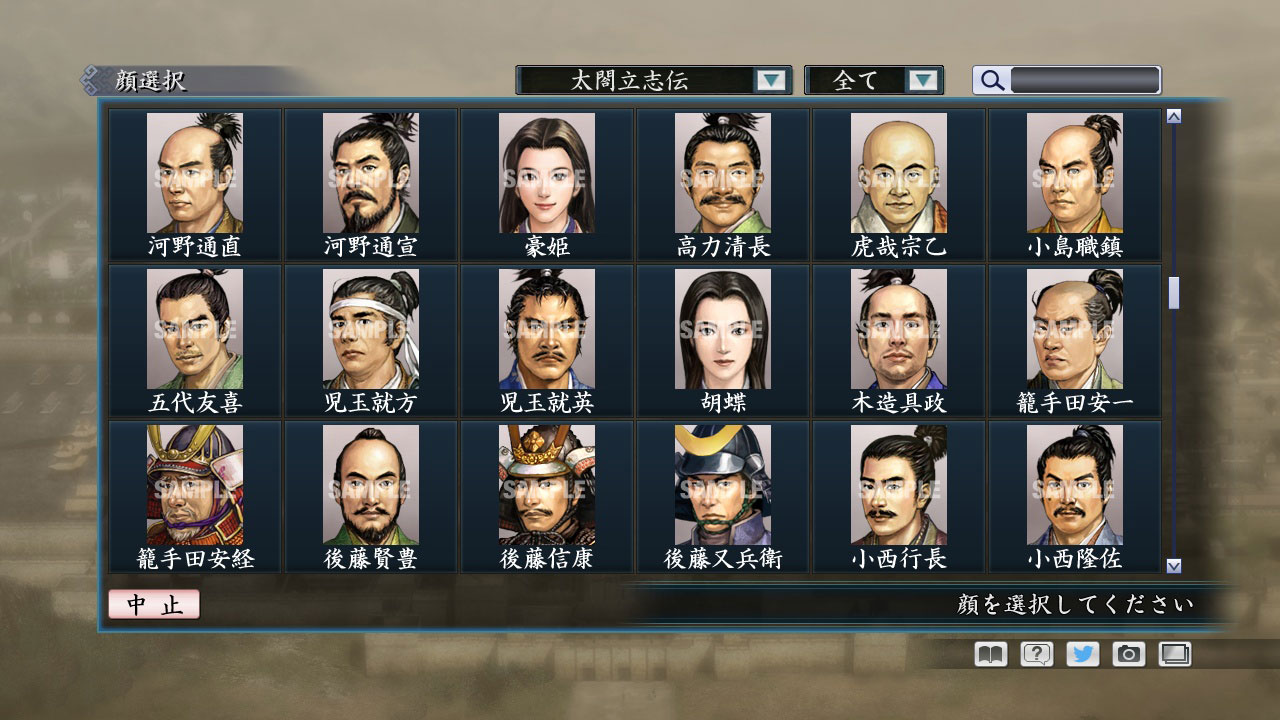Select the 胡蝶 portrait
Viewport: 1280px width, 720px height.
(x=722, y=330)
